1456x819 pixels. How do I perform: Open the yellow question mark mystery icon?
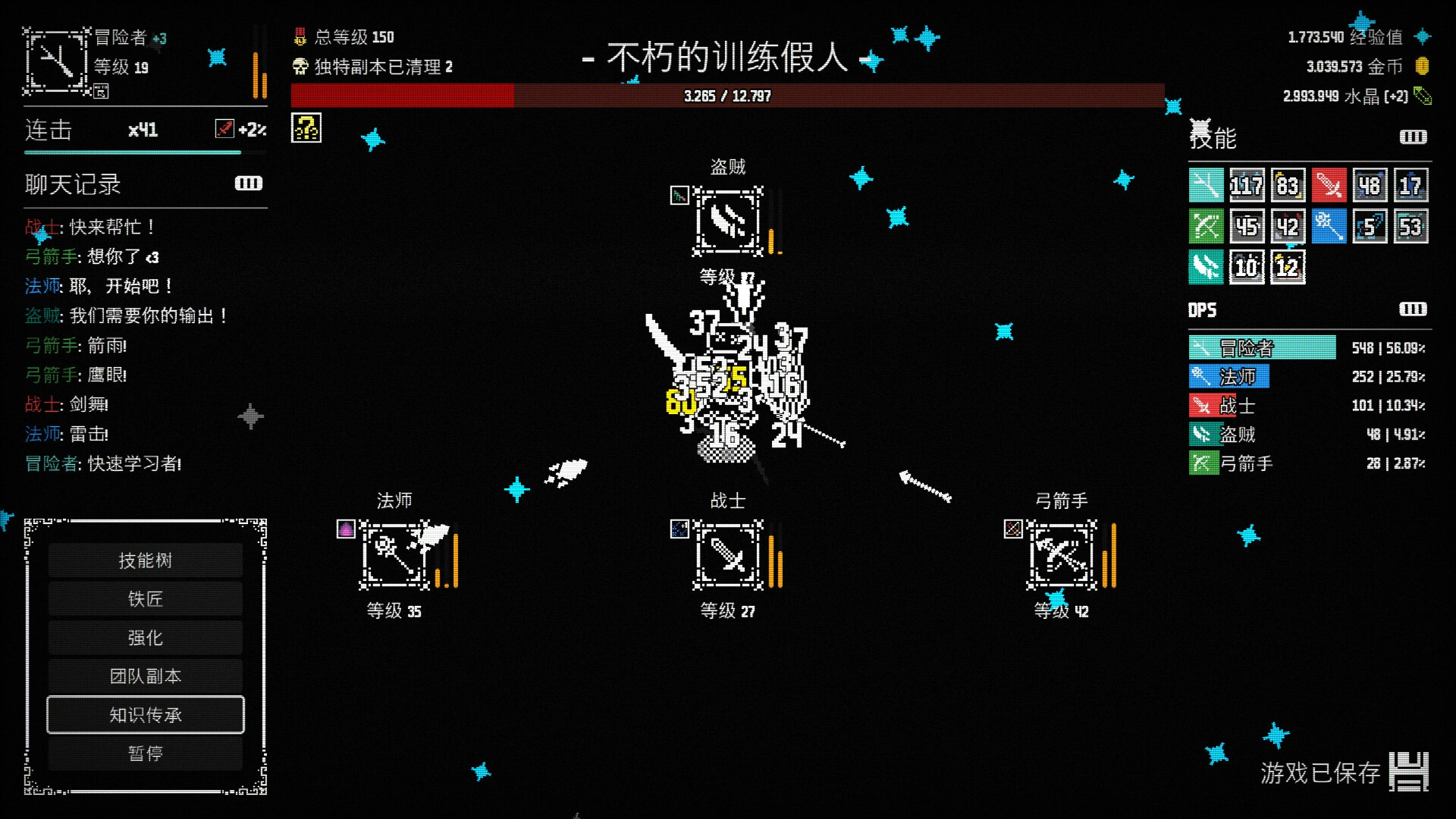pyautogui.click(x=306, y=127)
